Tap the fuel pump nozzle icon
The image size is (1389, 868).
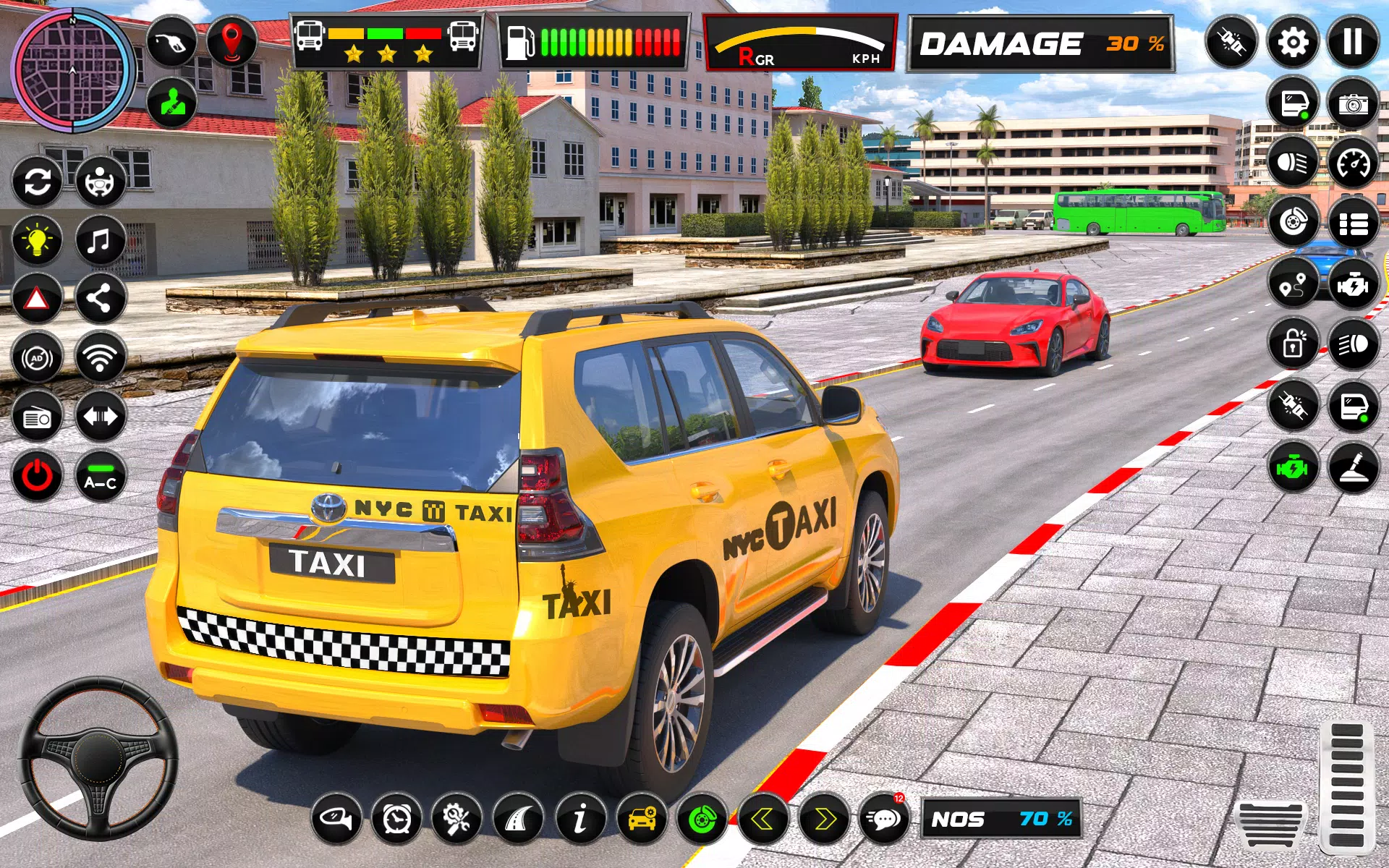[171, 43]
